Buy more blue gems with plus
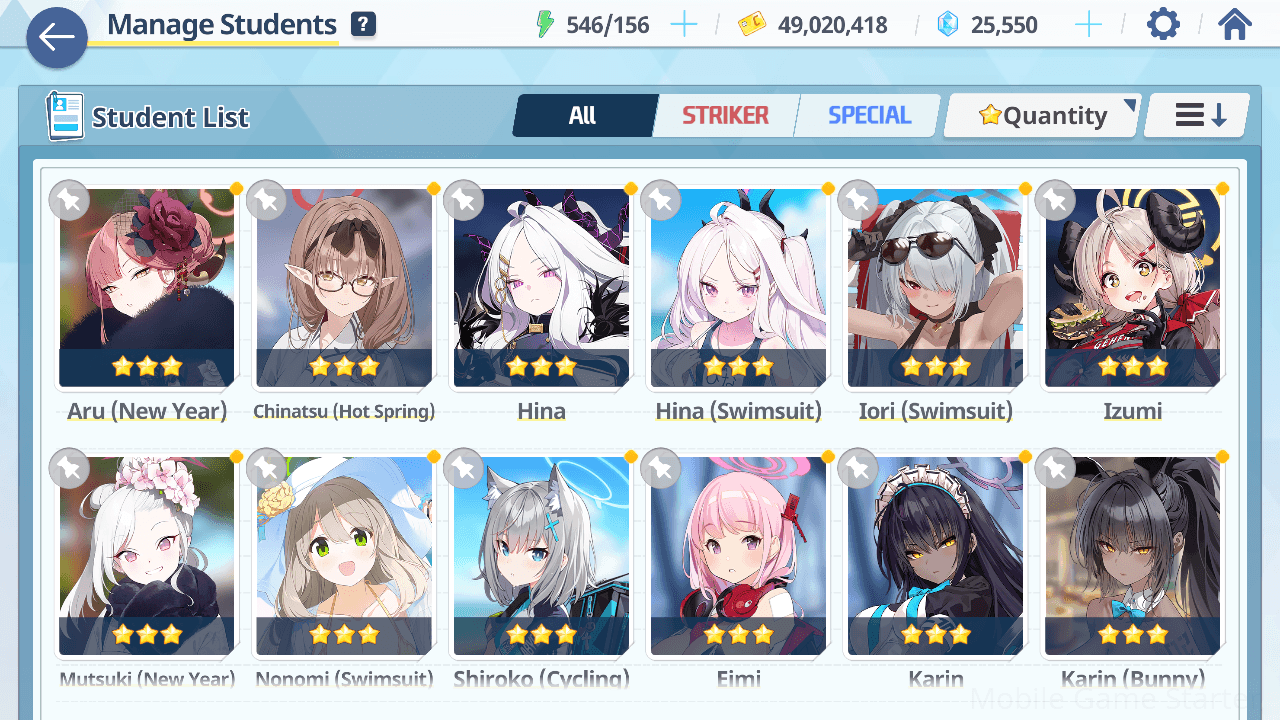Viewport: 1280px width, 720px height. tap(1087, 25)
